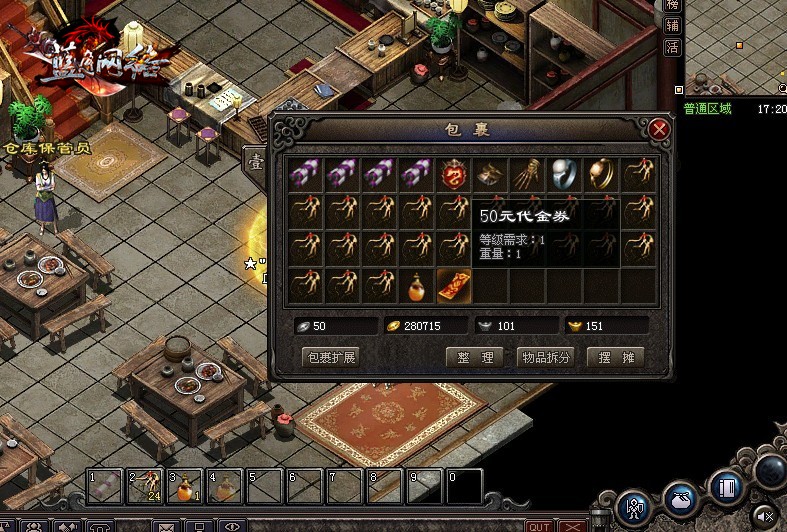This screenshot has height=532, width=787.
Task: Select the orange potion bottle in bag
Action: pos(418,286)
